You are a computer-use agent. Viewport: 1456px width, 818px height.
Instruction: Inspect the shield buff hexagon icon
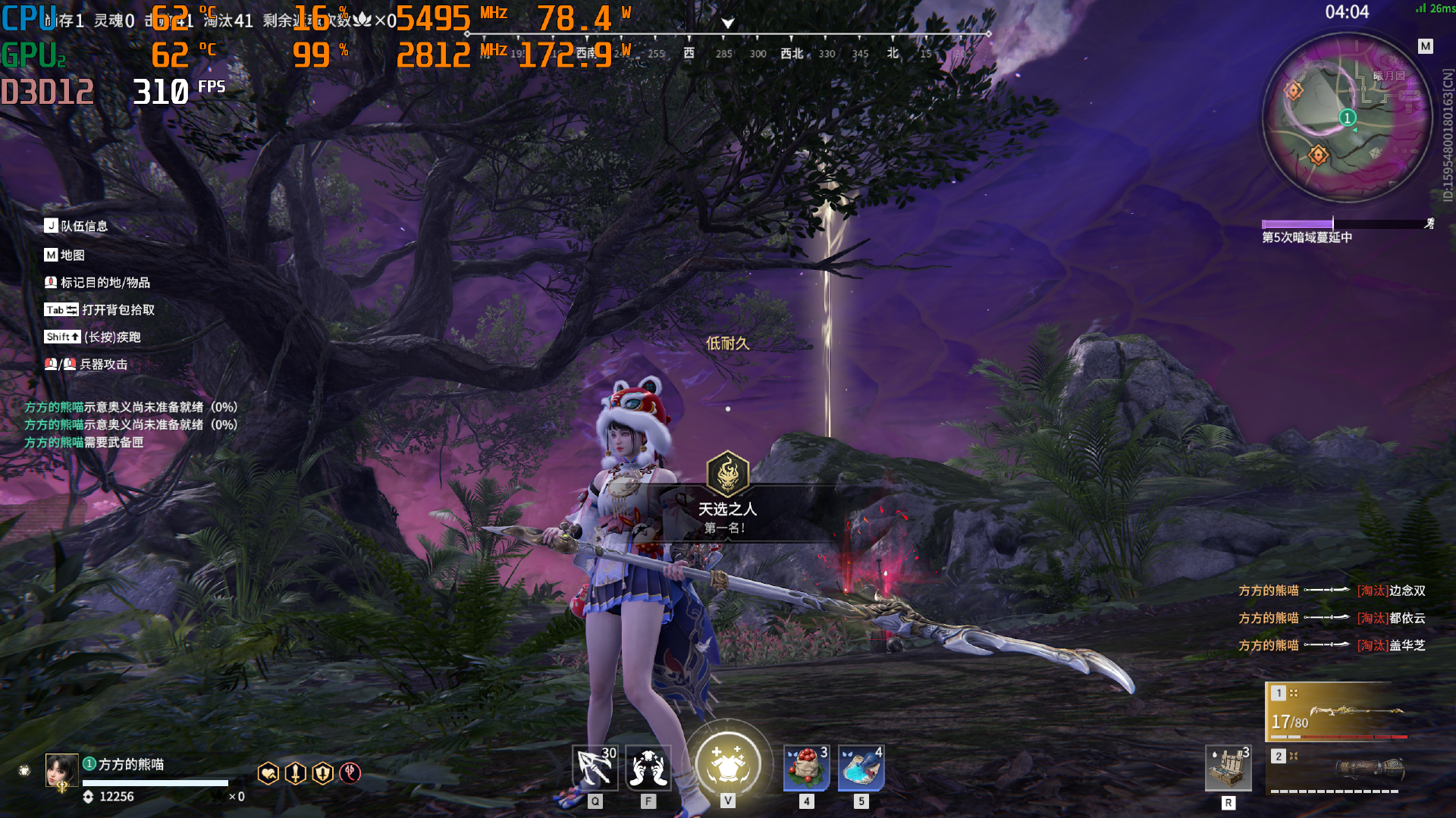coord(322,773)
